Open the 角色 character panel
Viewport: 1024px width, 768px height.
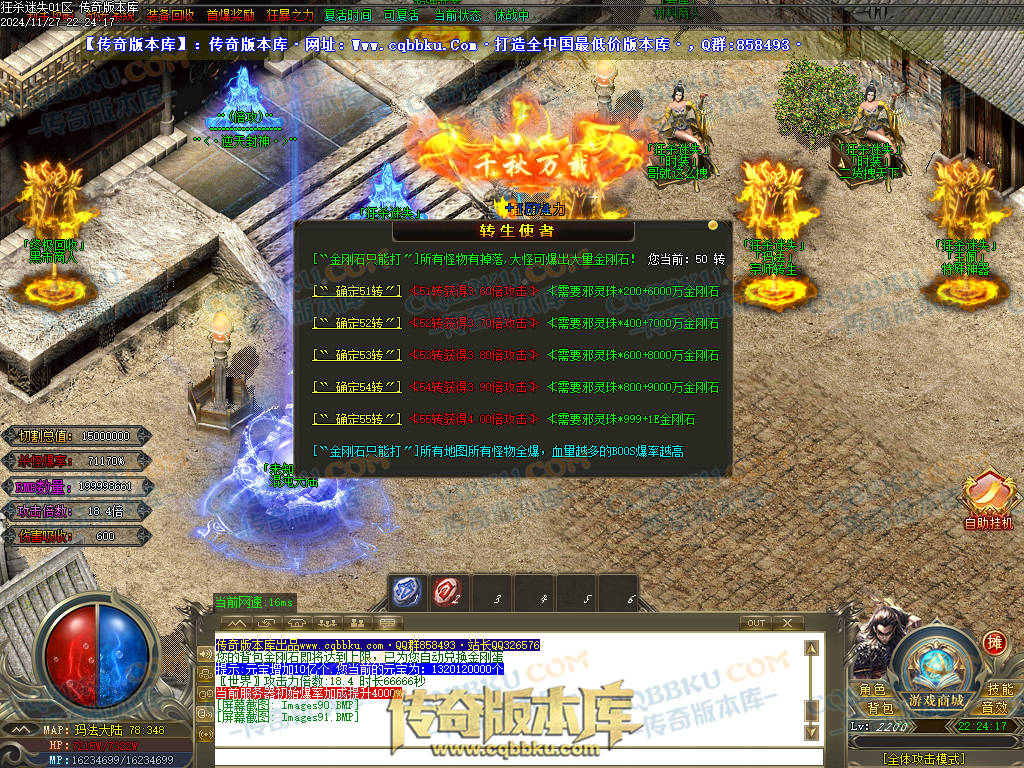coord(872,690)
